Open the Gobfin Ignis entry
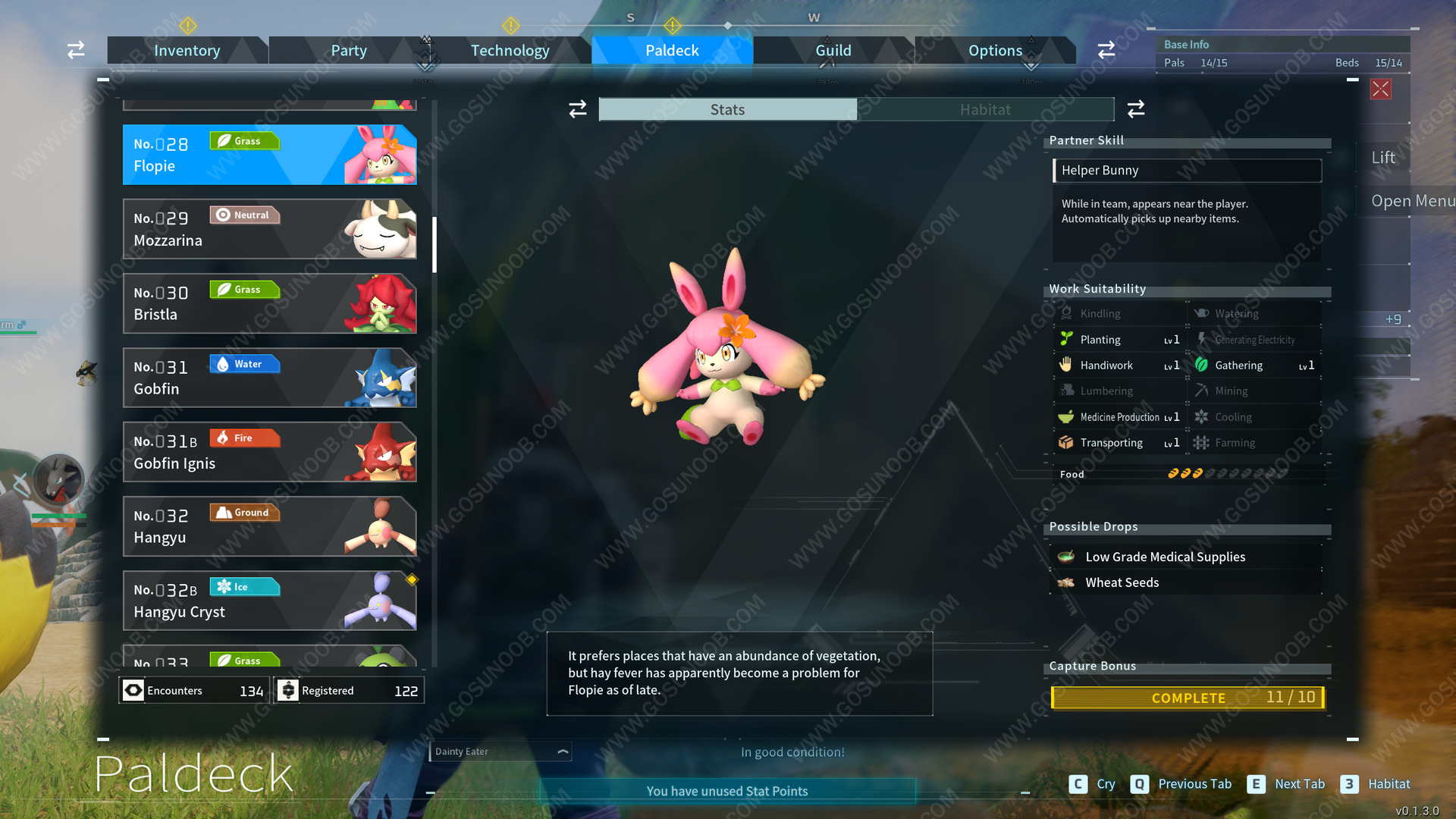The image size is (1456, 819). (x=269, y=452)
